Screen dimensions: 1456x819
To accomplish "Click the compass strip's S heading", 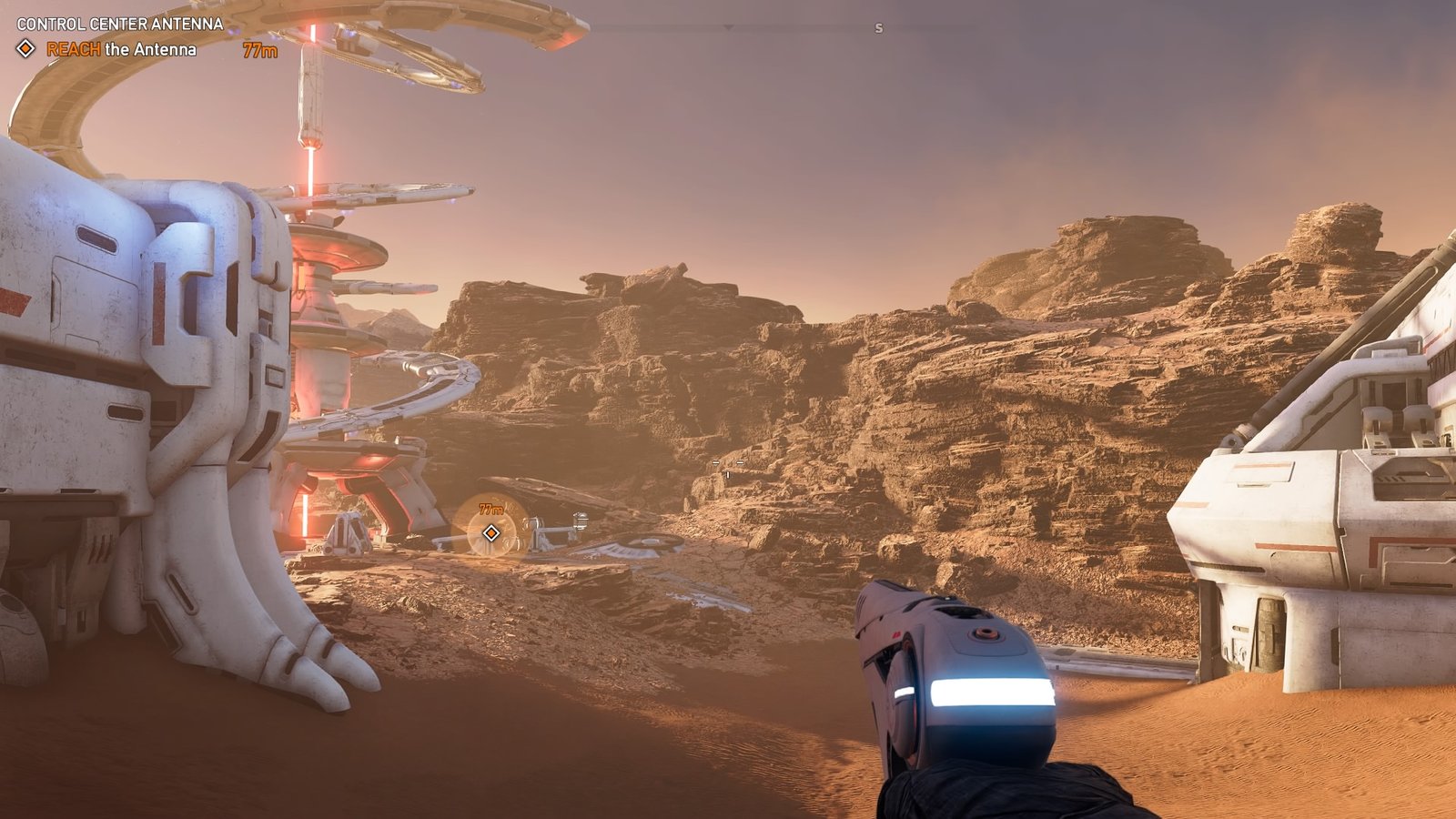I will pyautogui.click(x=878, y=28).
